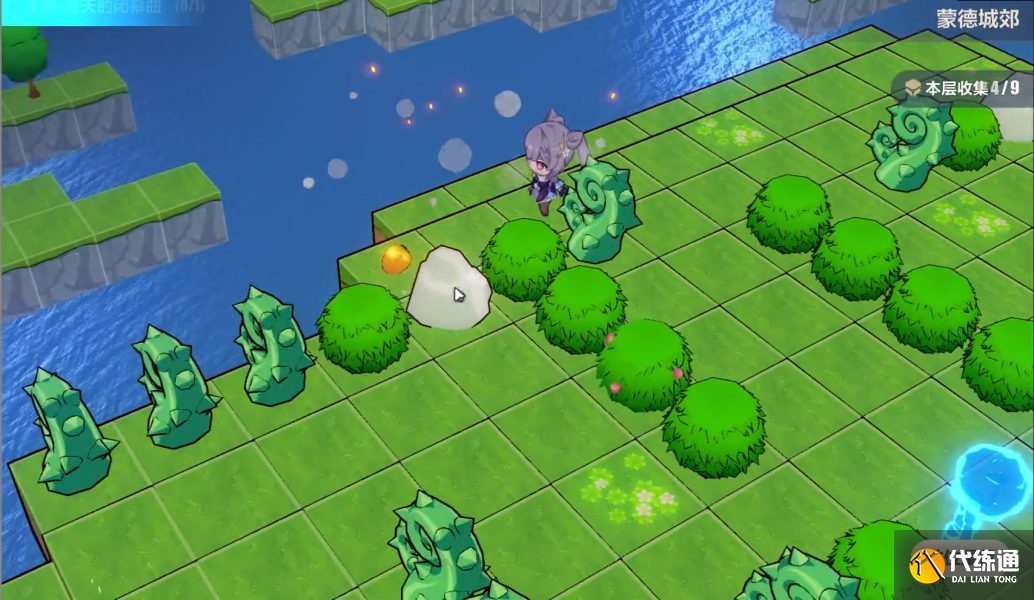Click the 代练通 watermark logo
The height and width of the screenshot is (600, 1034).
[x=962, y=566]
